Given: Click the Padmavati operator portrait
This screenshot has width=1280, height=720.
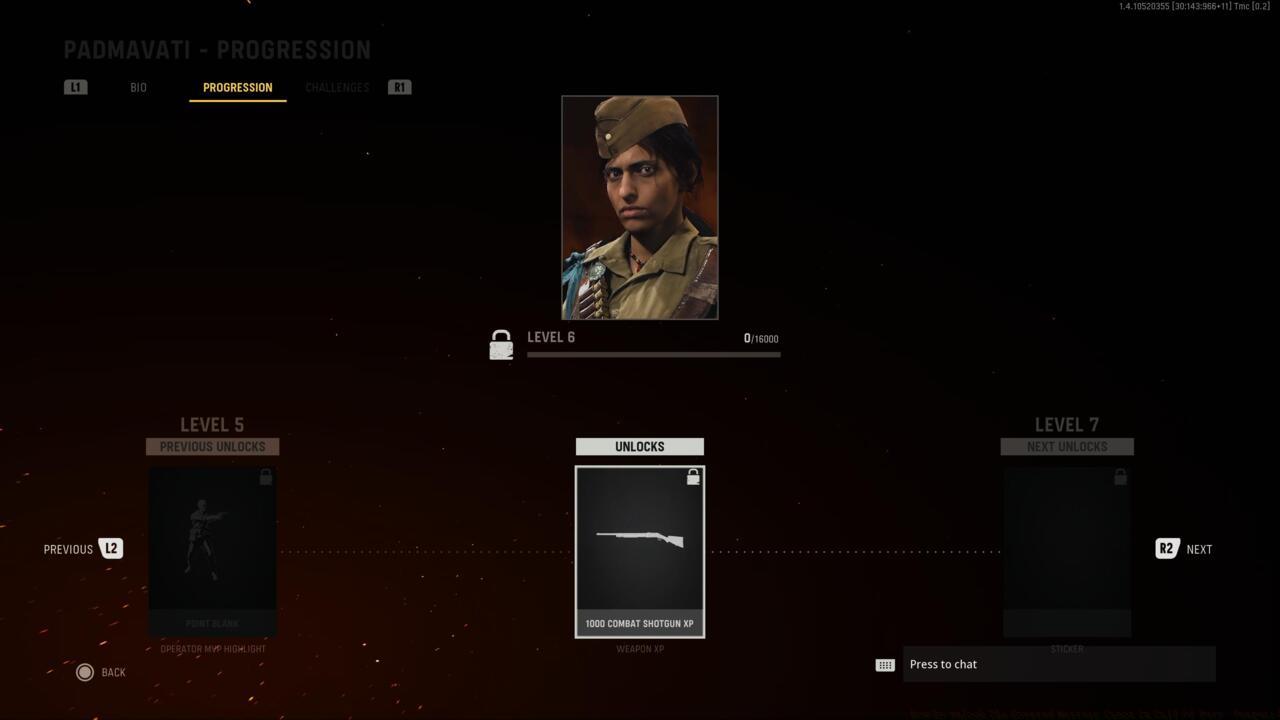Looking at the screenshot, I should pos(640,207).
